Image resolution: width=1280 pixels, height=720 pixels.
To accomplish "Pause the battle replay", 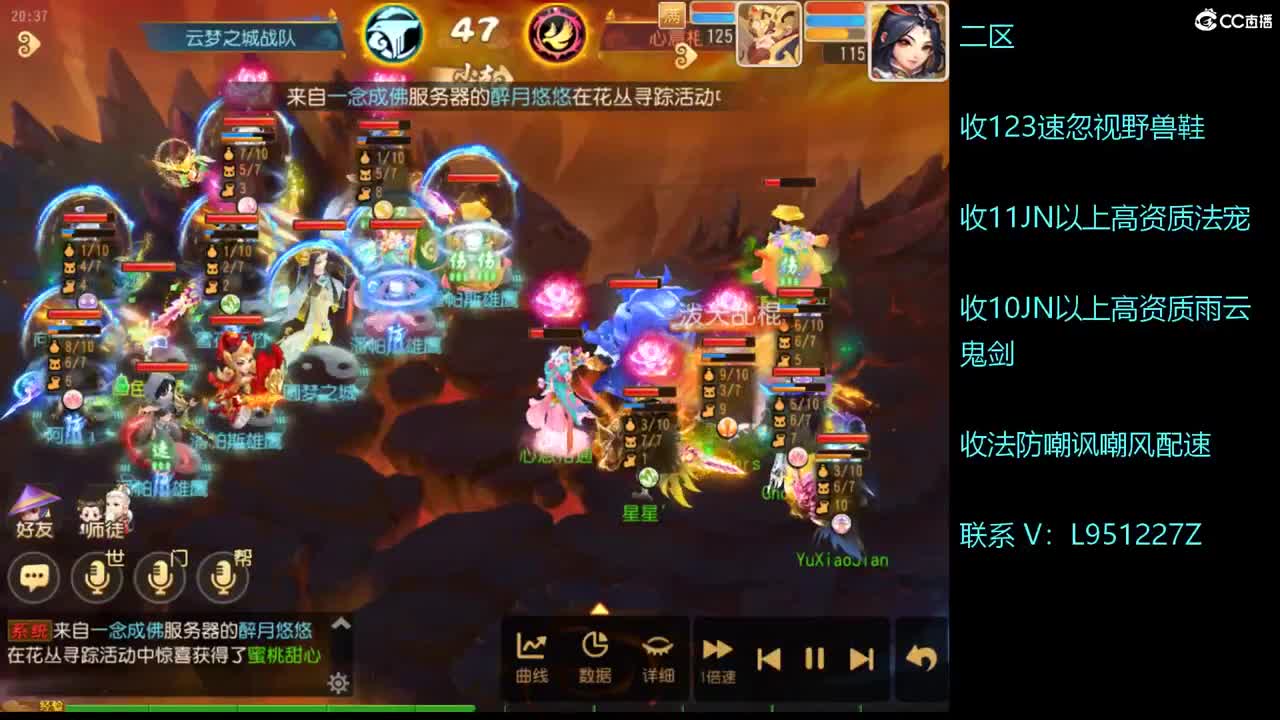I will pyautogui.click(x=815, y=658).
